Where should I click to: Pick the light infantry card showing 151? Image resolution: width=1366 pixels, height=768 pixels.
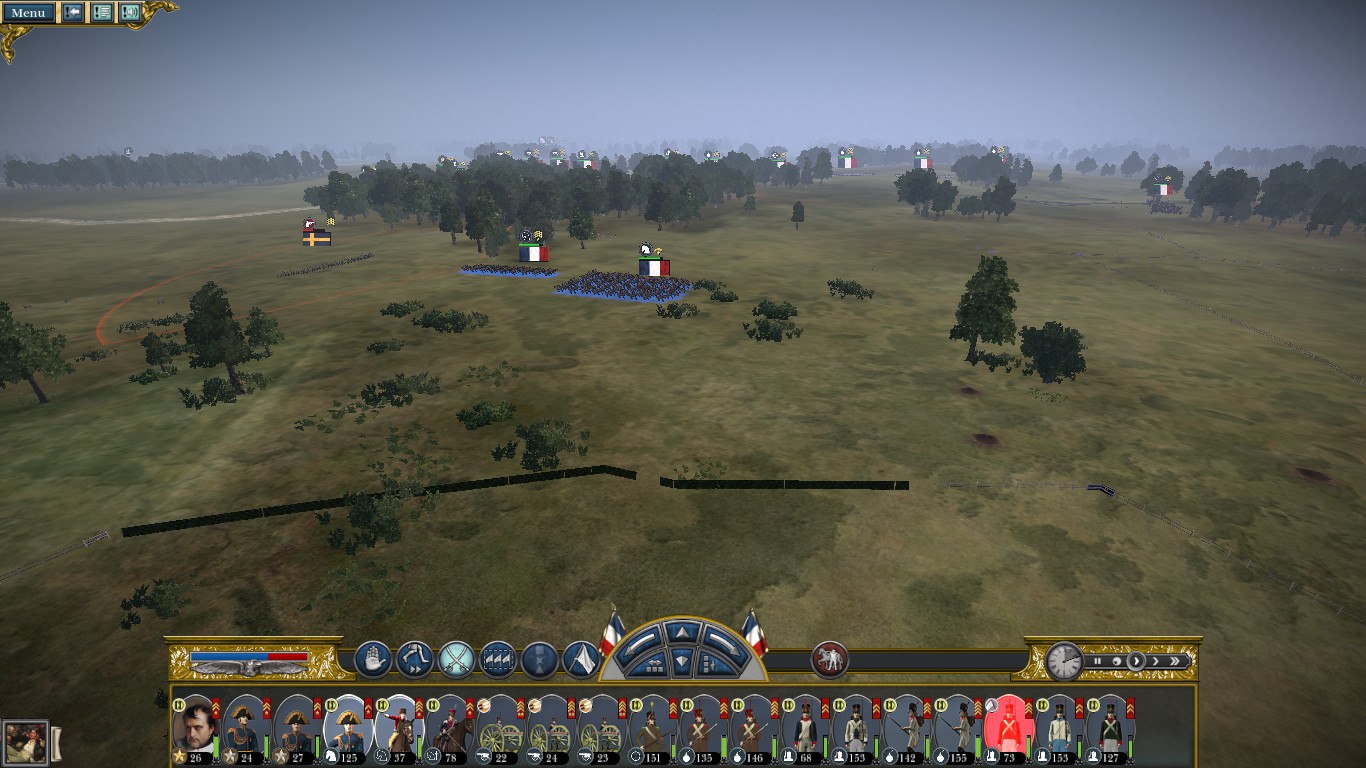click(652, 727)
